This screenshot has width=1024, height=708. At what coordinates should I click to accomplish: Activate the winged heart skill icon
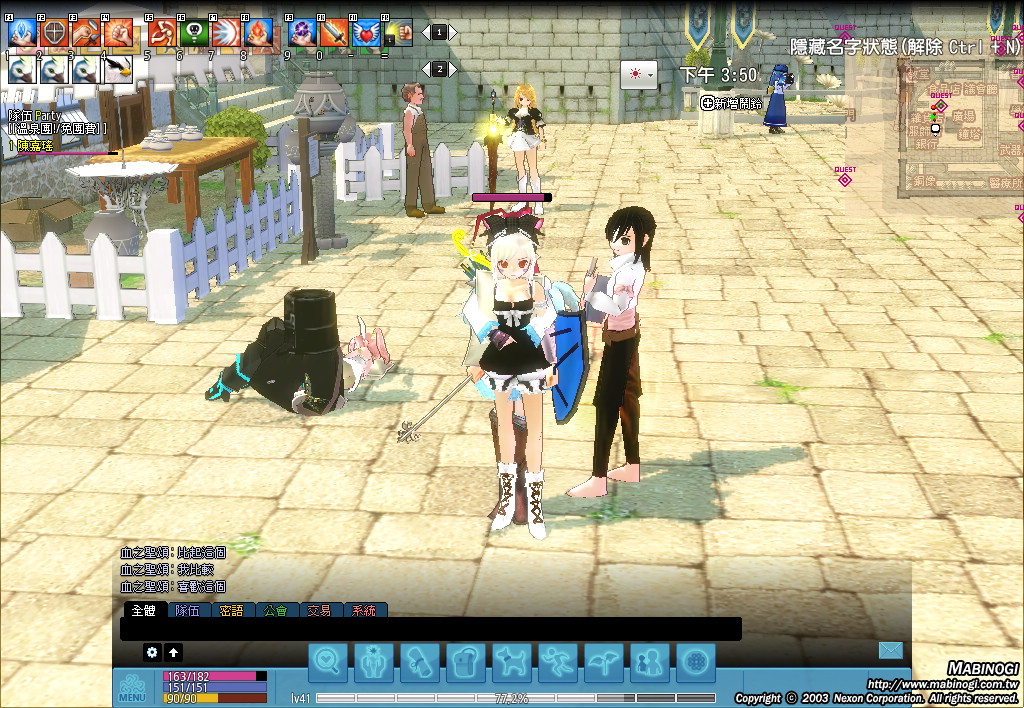pyautogui.click(x=366, y=33)
